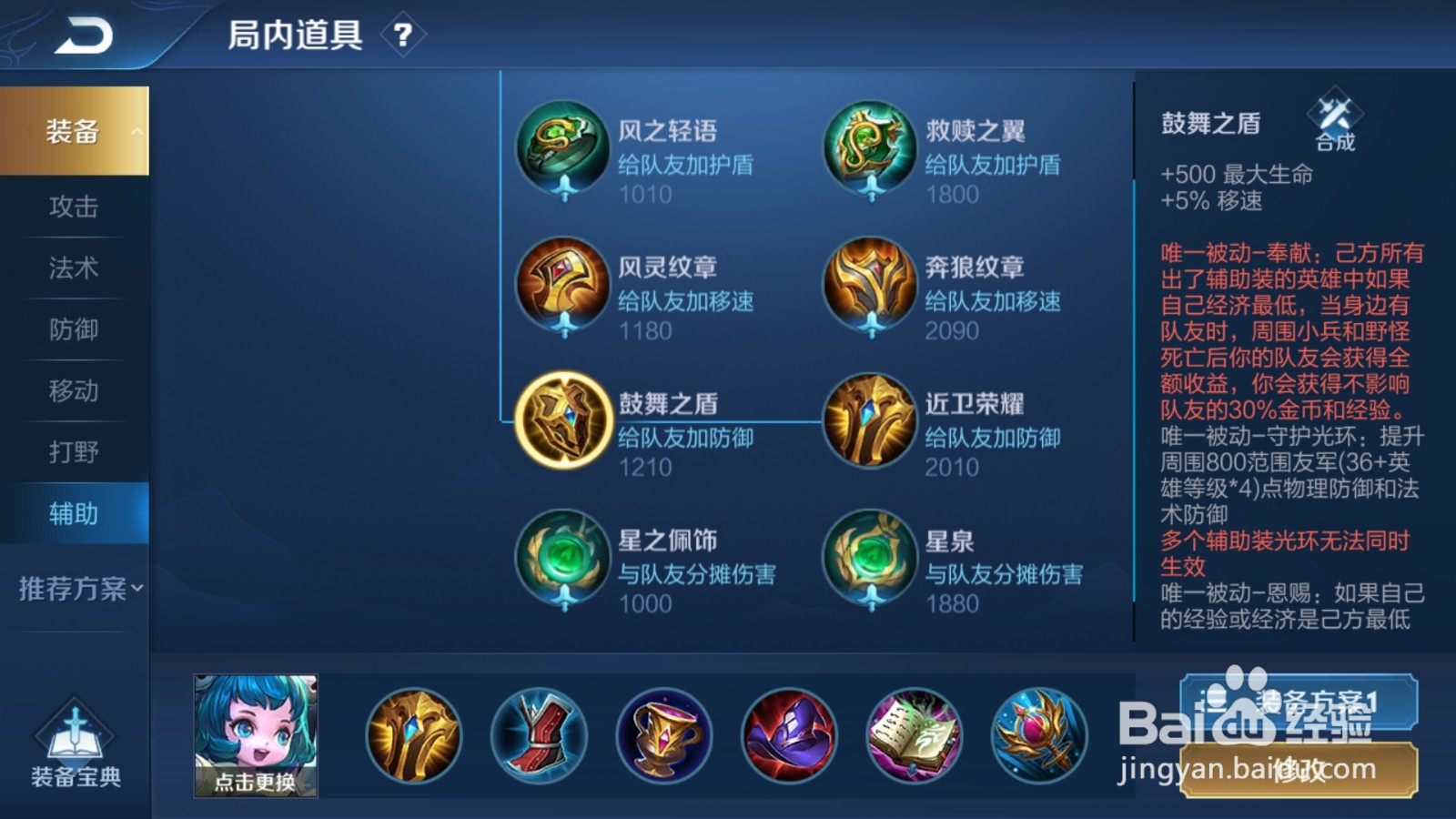
Task: Expand the 推荐方案 section
Action: click(x=73, y=588)
